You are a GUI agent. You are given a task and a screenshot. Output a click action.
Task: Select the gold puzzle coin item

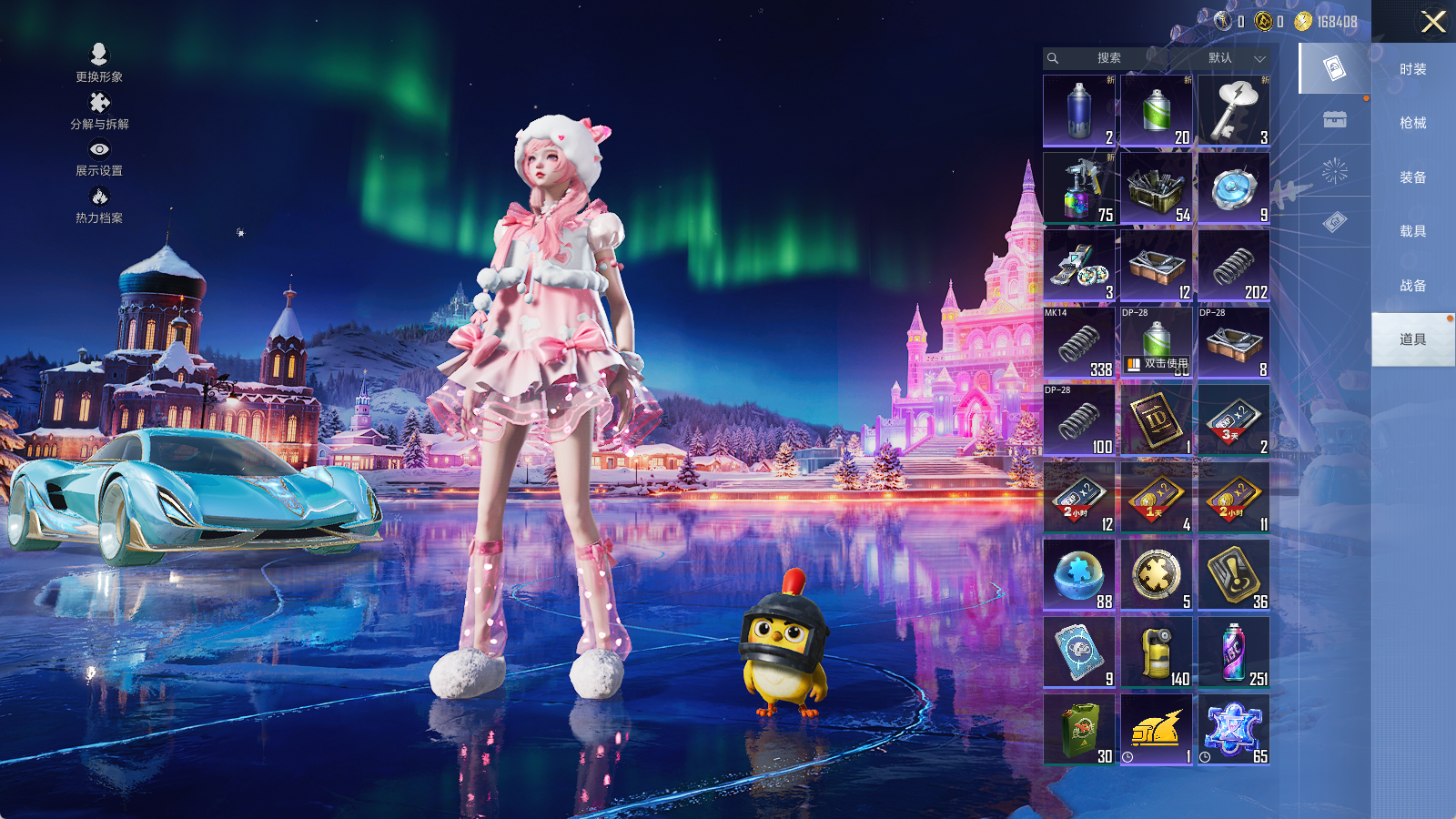pos(1157,575)
